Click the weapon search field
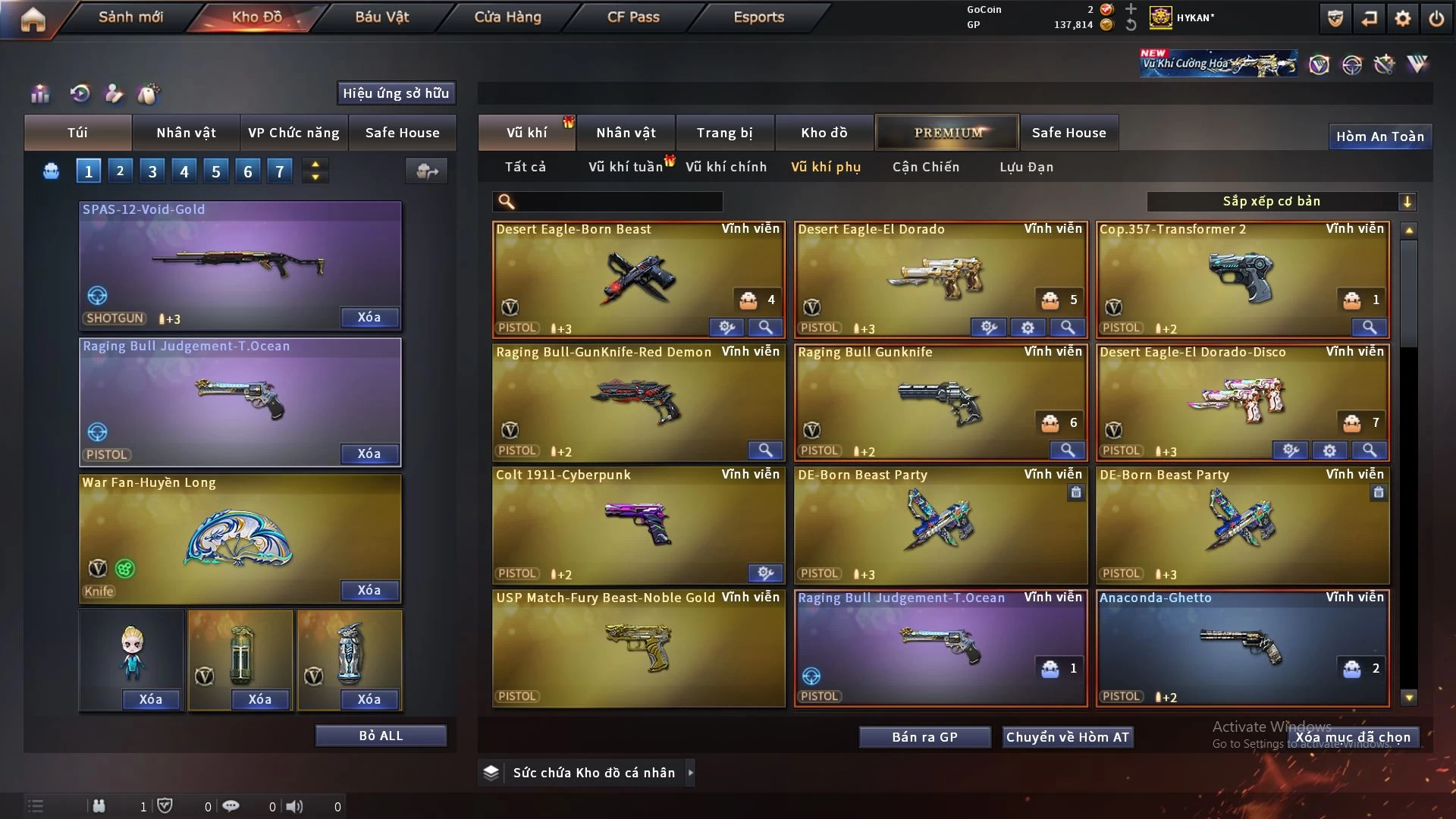The height and width of the screenshot is (819, 1456). pyautogui.click(x=618, y=202)
